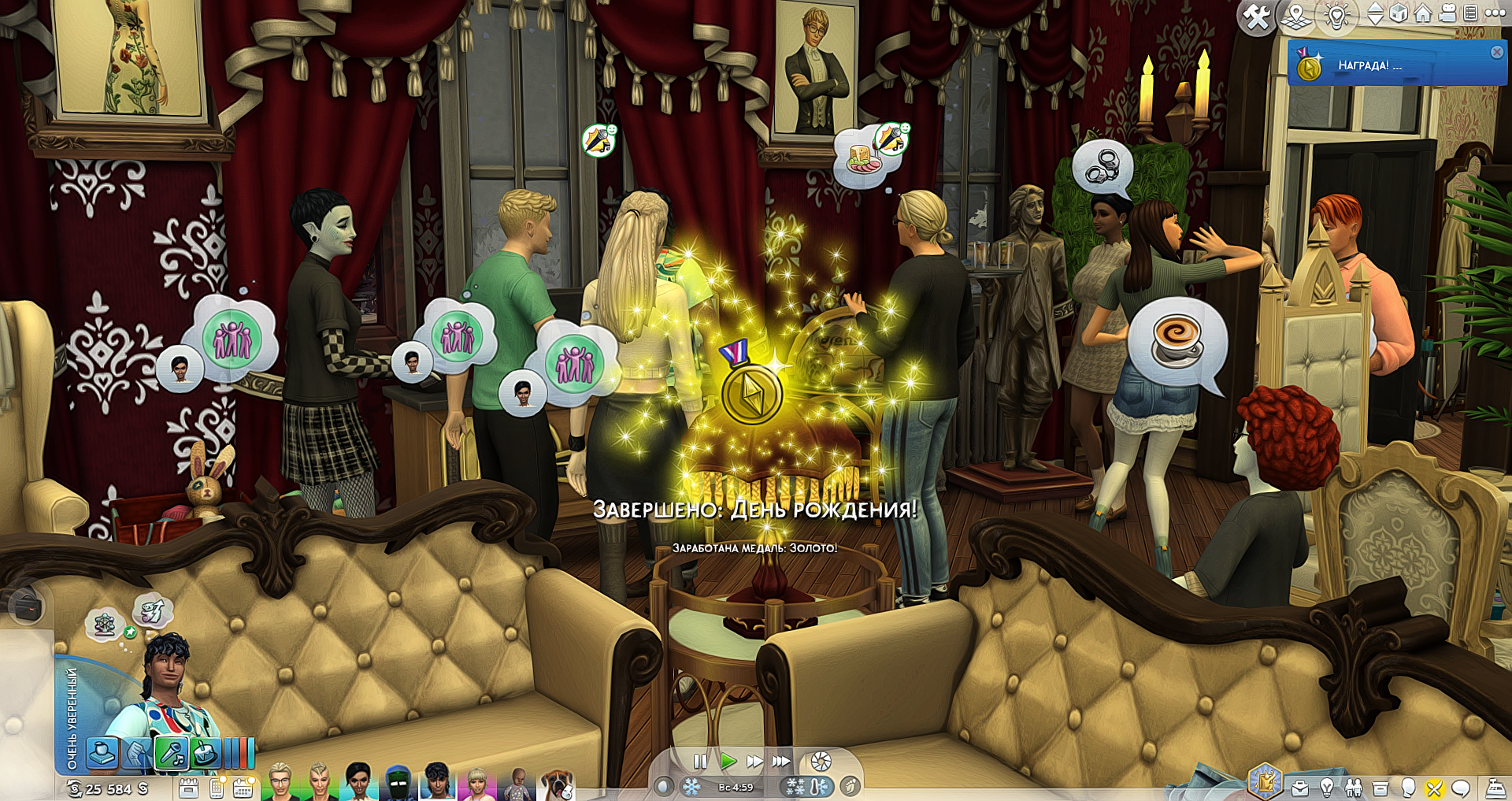Viewport: 1512px width, 801px height.
Task: Pause the game
Action: [699, 761]
